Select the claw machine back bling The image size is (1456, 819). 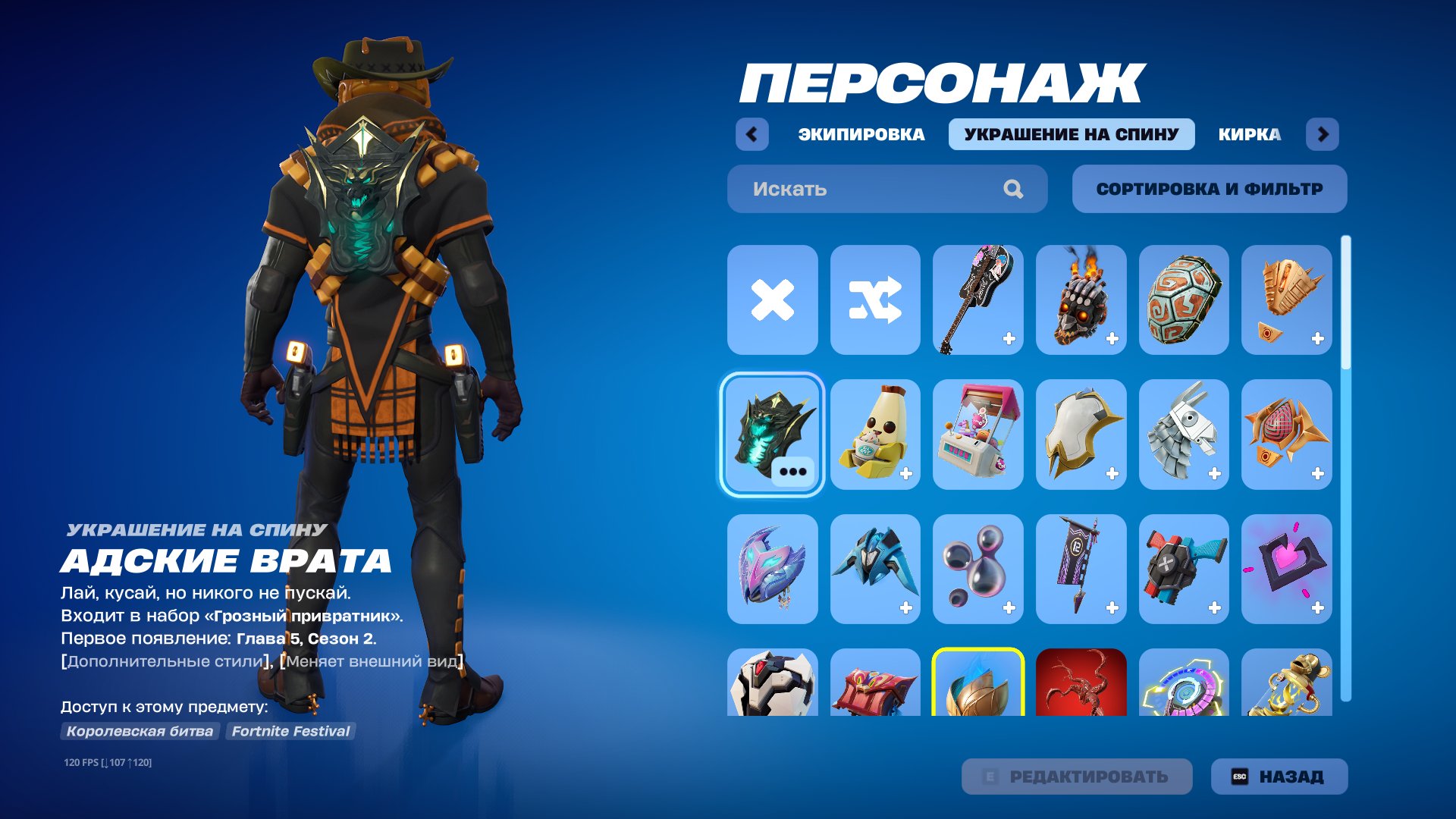click(x=978, y=434)
